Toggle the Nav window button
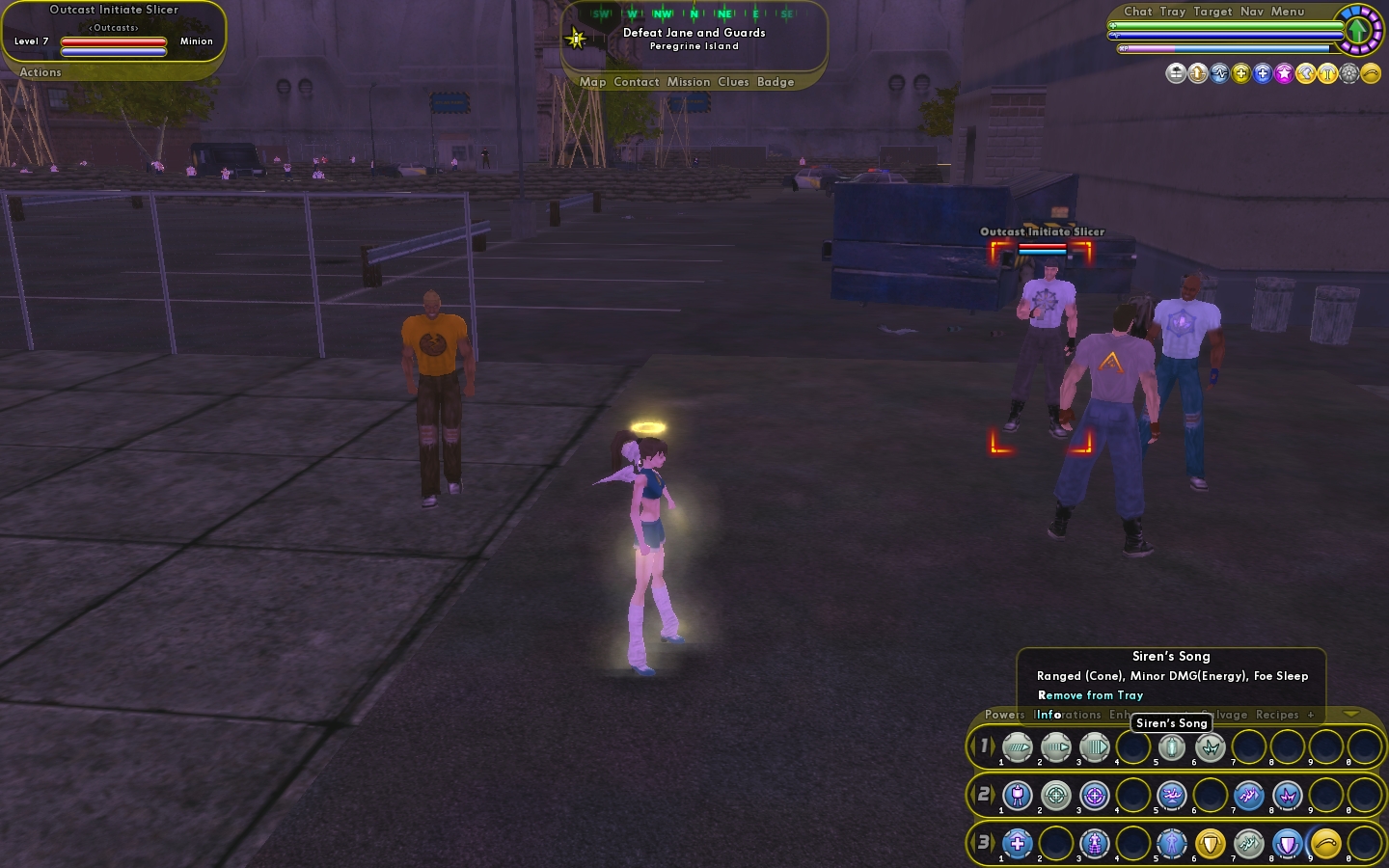The height and width of the screenshot is (868, 1389). point(1252,12)
